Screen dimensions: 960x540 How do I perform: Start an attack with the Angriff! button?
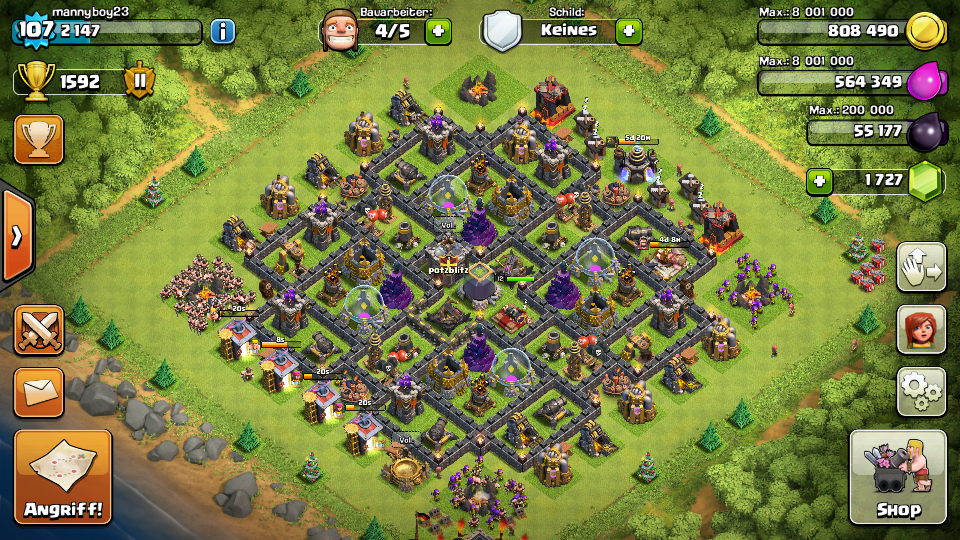click(x=63, y=477)
